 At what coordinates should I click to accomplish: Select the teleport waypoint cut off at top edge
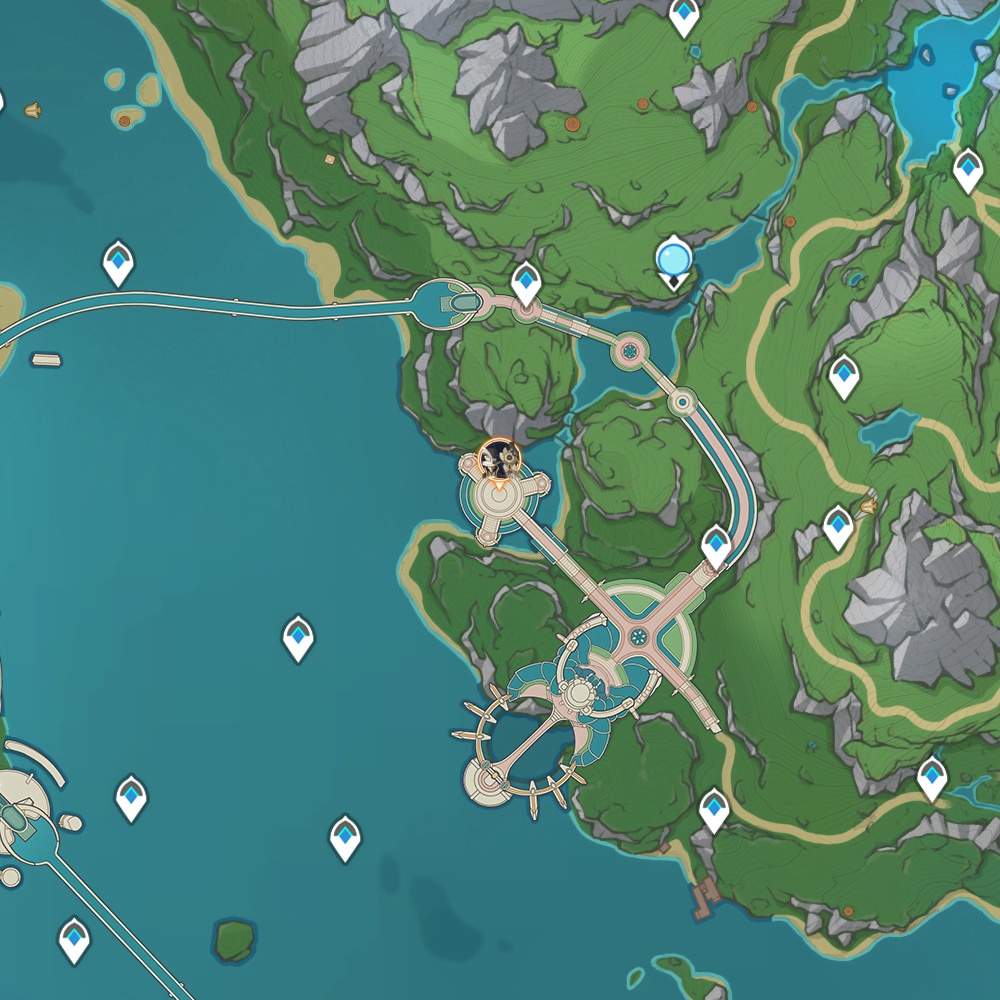pyautogui.click(x=684, y=15)
